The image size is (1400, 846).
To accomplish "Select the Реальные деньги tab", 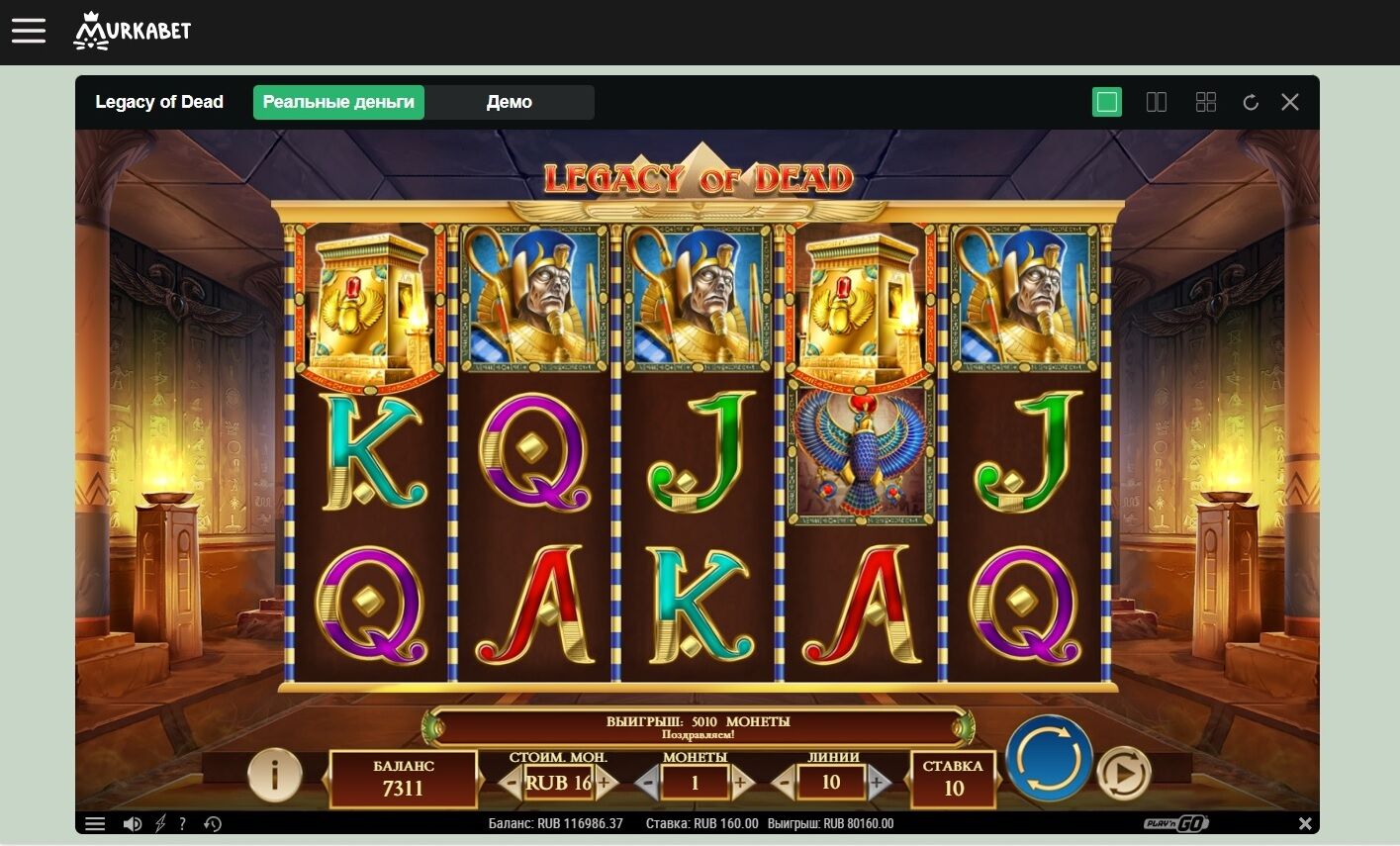I will pyautogui.click(x=338, y=102).
